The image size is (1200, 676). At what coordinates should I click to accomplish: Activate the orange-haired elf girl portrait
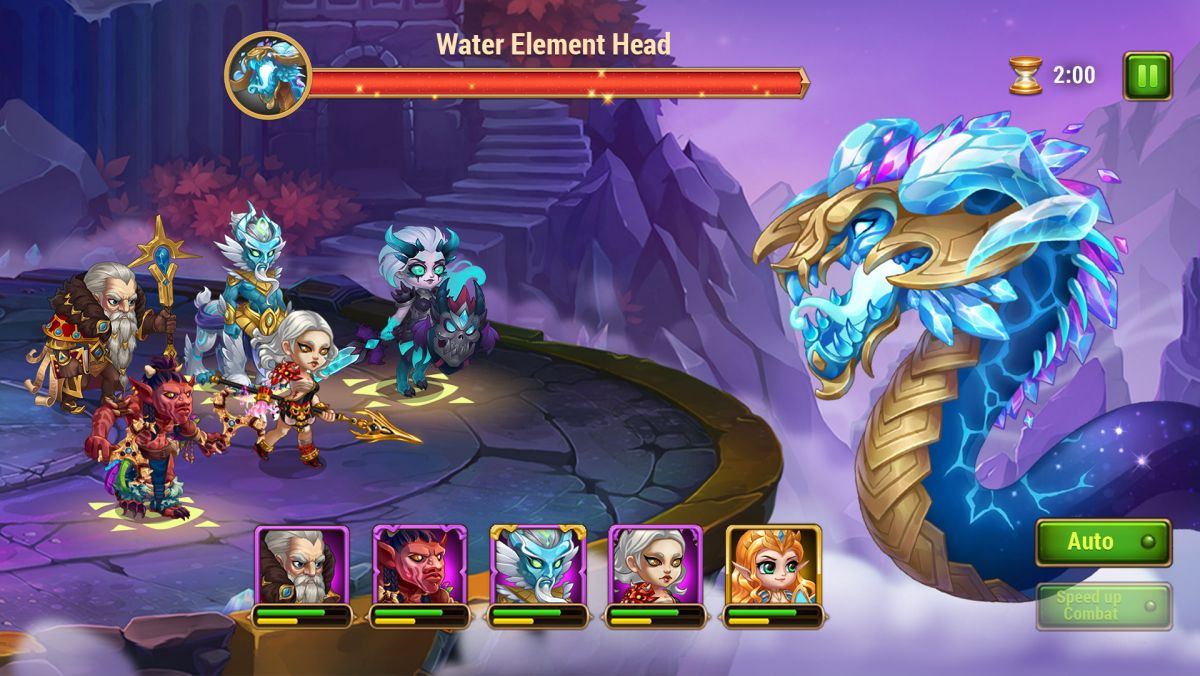[x=773, y=566]
